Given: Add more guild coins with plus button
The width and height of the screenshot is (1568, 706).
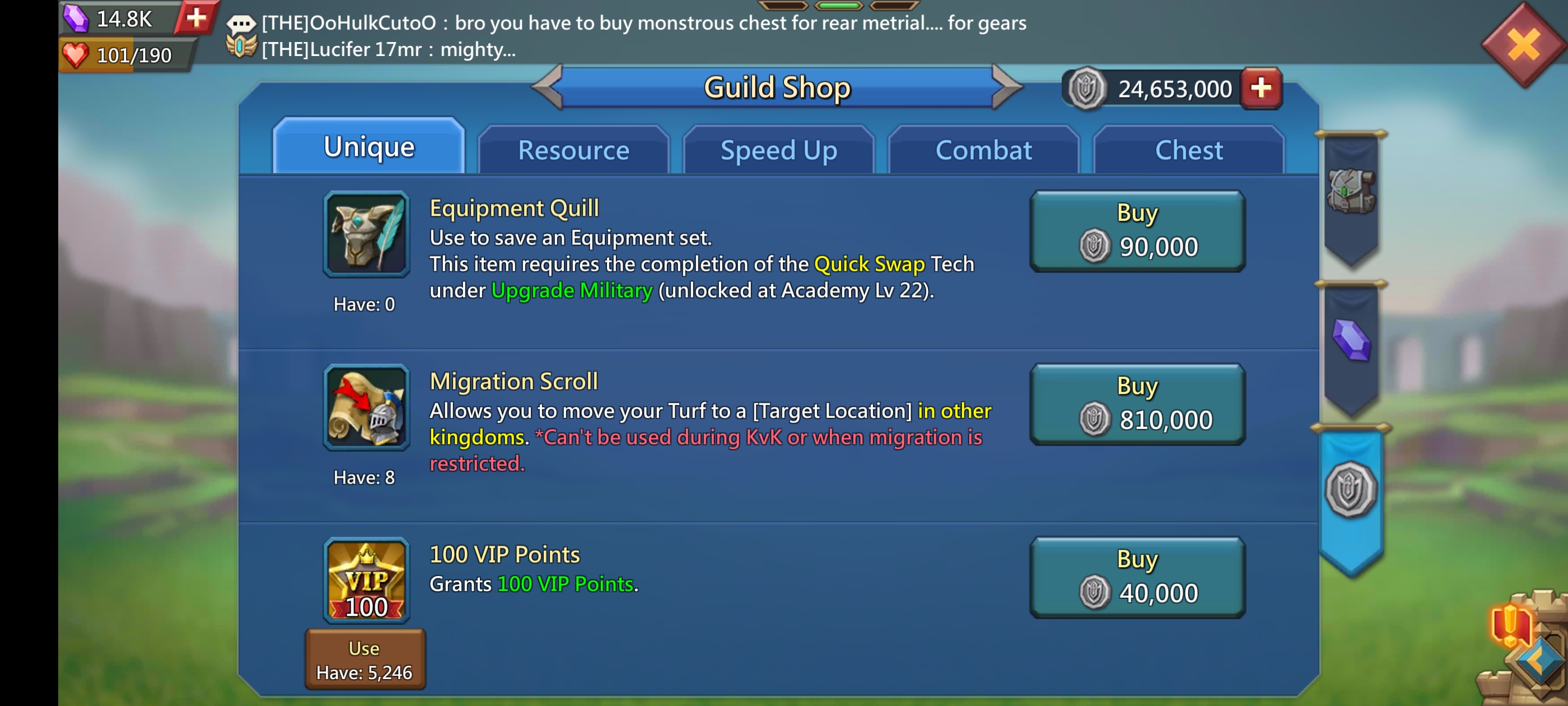Looking at the screenshot, I should point(1261,89).
